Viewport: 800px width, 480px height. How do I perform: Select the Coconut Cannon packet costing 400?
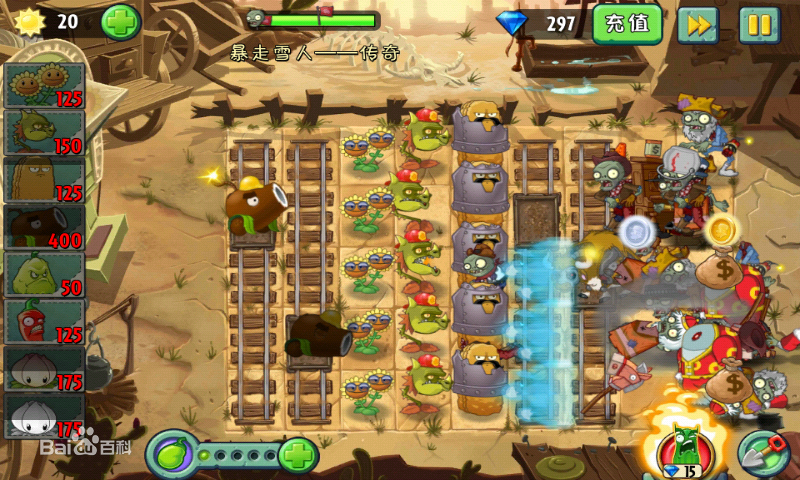45,227
